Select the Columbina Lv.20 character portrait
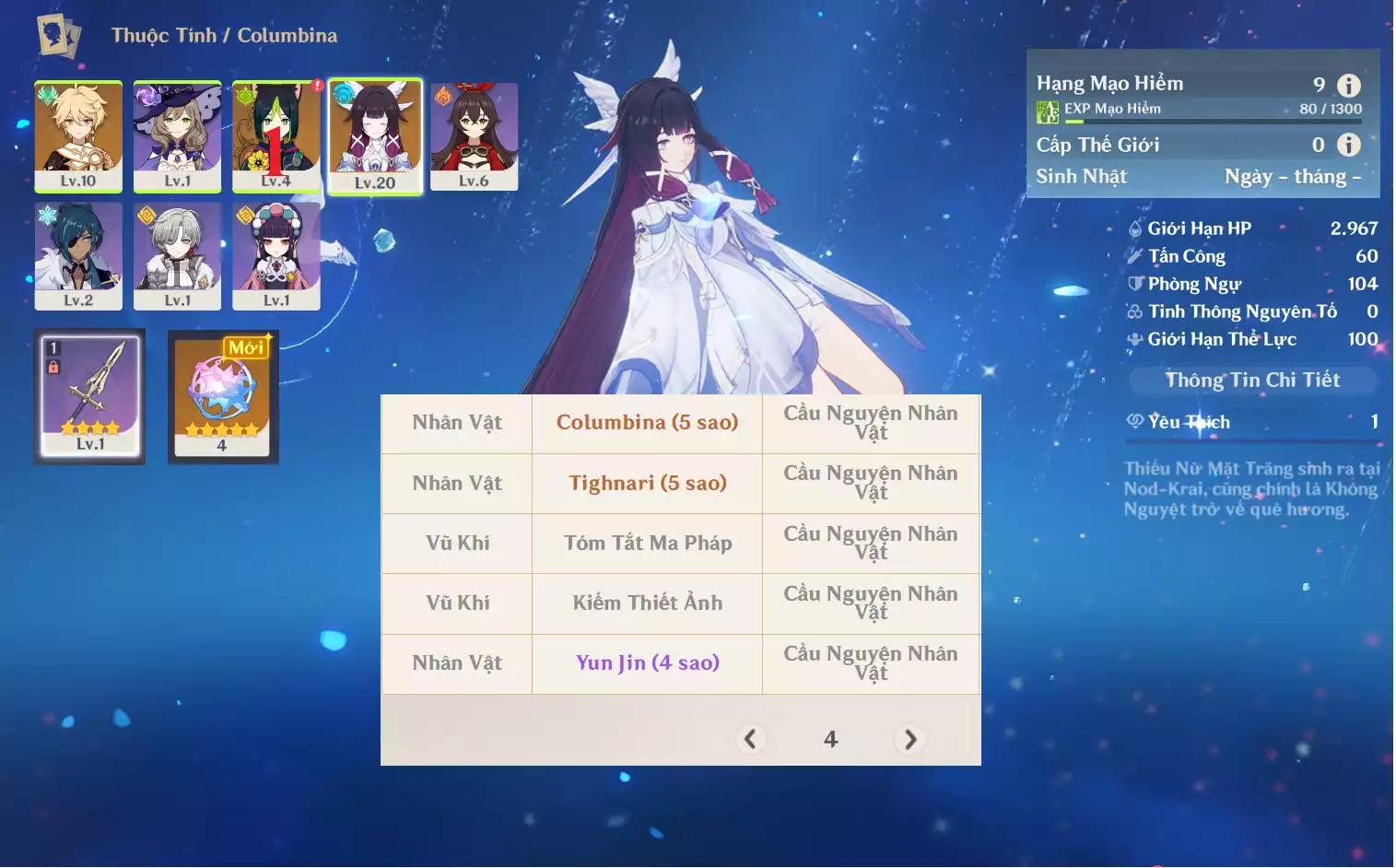Screen dimensions: 1396x868 tap(375, 135)
